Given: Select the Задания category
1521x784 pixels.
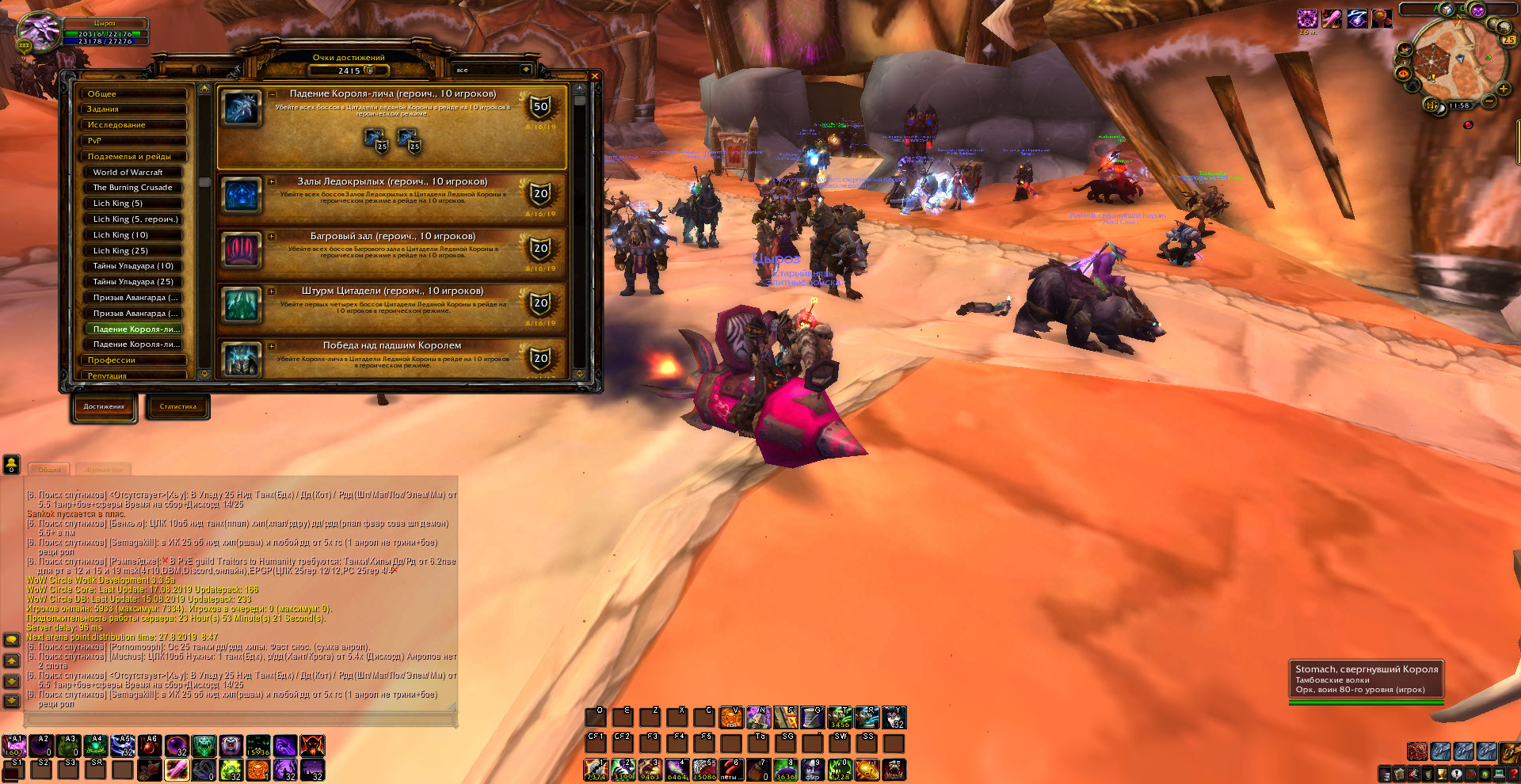Looking at the screenshot, I should (x=134, y=109).
